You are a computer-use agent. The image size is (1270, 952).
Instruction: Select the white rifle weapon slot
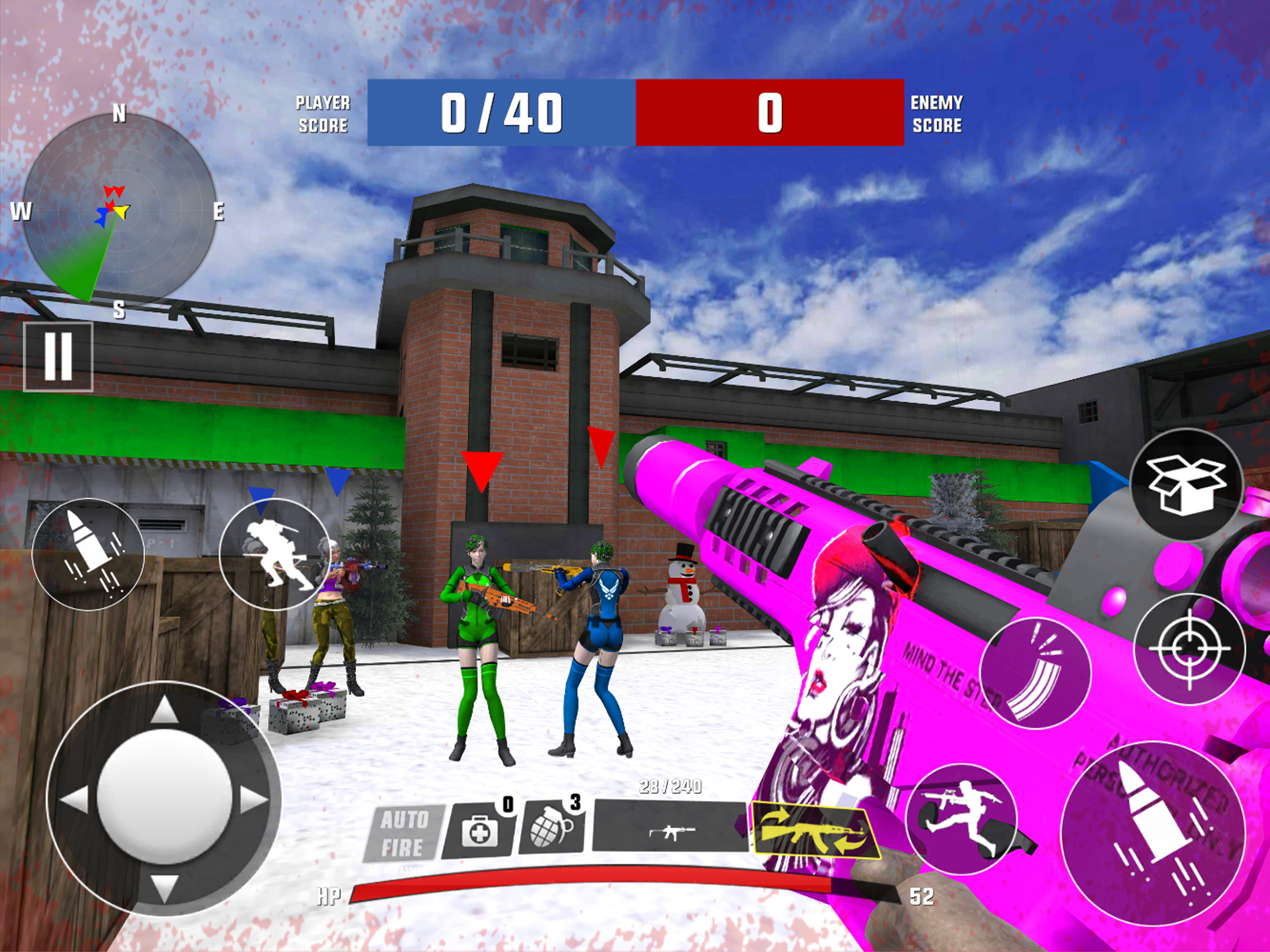point(671,830)
